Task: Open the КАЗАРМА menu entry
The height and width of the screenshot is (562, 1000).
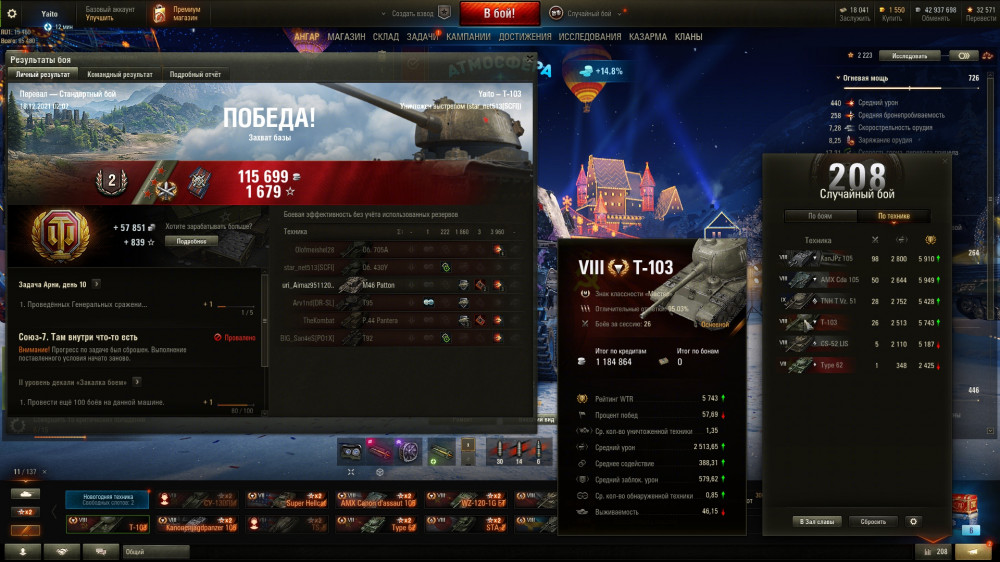Action: pyautogui.click(x=648, y=37)
